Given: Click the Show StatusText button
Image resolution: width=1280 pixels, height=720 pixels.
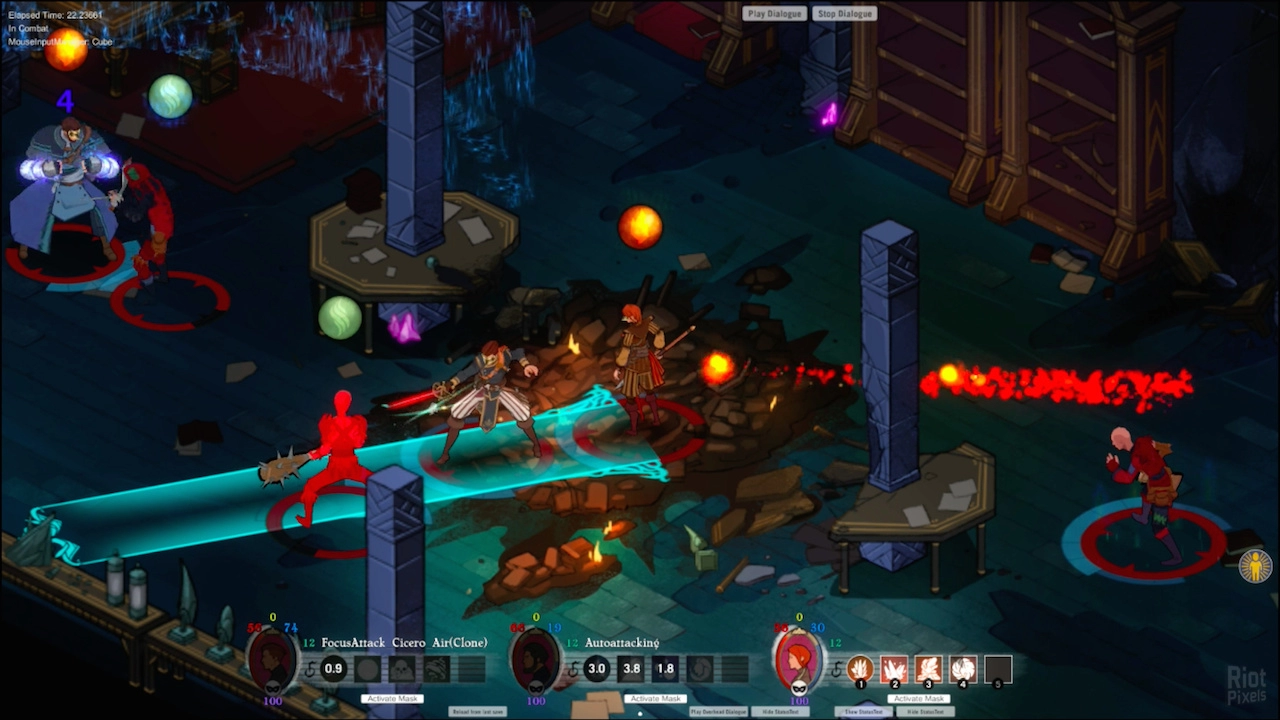Looking at the screenshot, I should click(863, 712).
